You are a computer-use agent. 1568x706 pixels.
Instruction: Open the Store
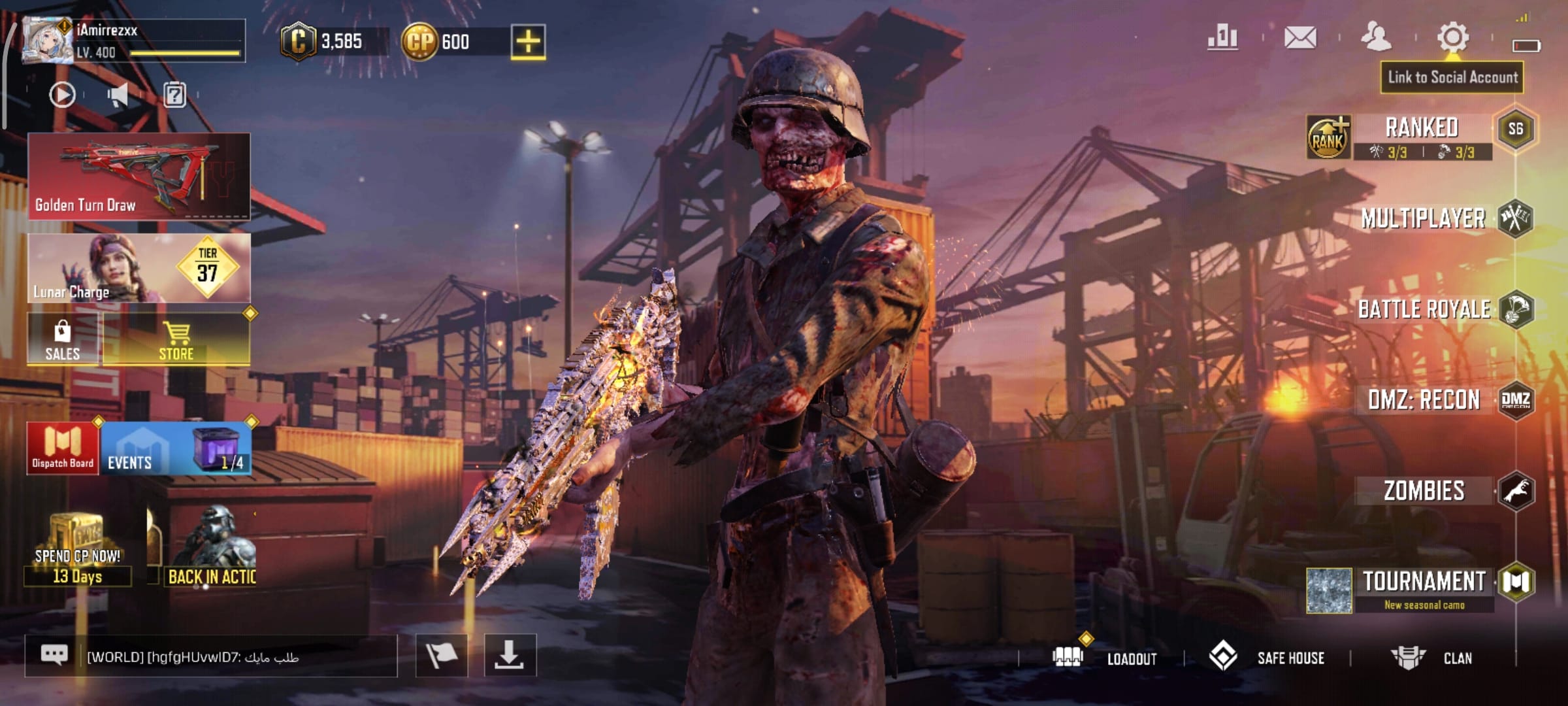click(x=176, y=339)
